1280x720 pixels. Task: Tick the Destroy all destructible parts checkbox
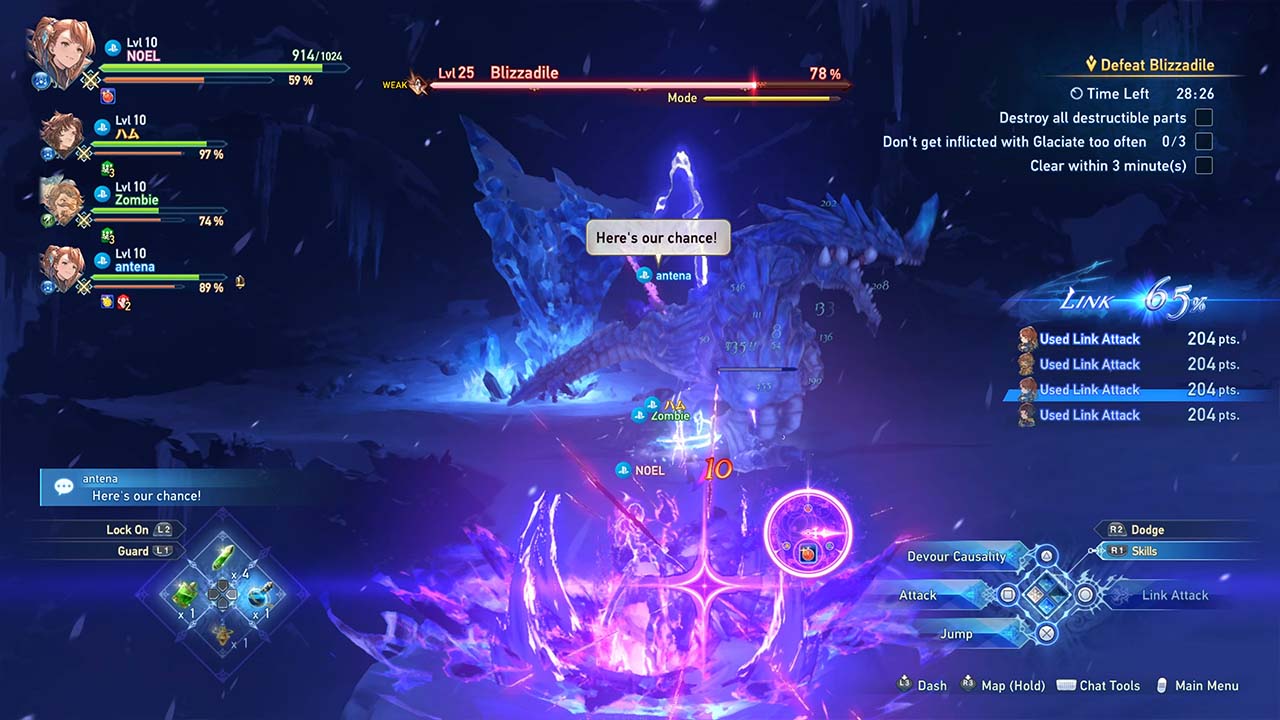[1204, 118]
